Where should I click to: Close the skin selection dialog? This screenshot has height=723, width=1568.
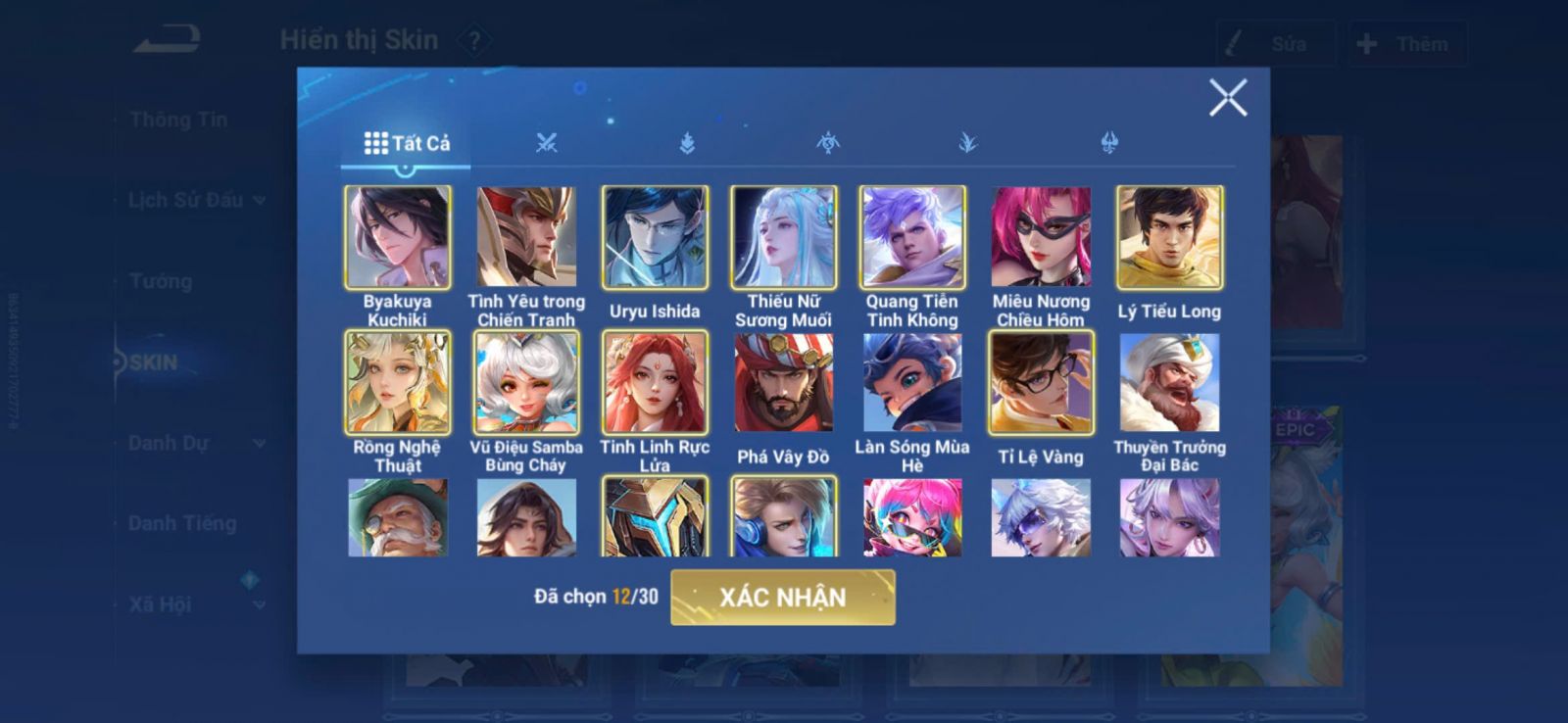[x=1227, y=98]
